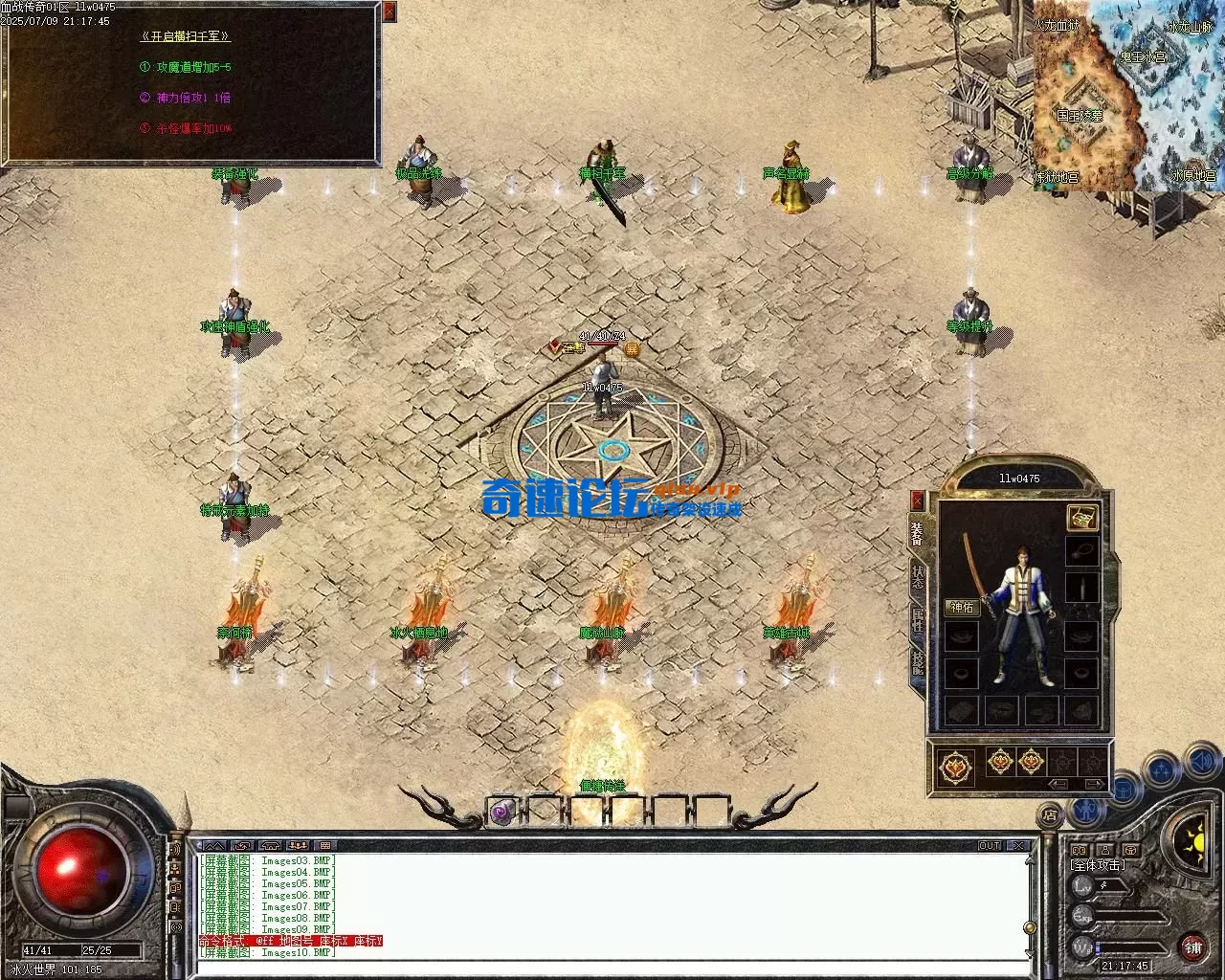Select the 技能 skills tab
The height and width of the screenshot is (980, 1225).
(918, 660)
